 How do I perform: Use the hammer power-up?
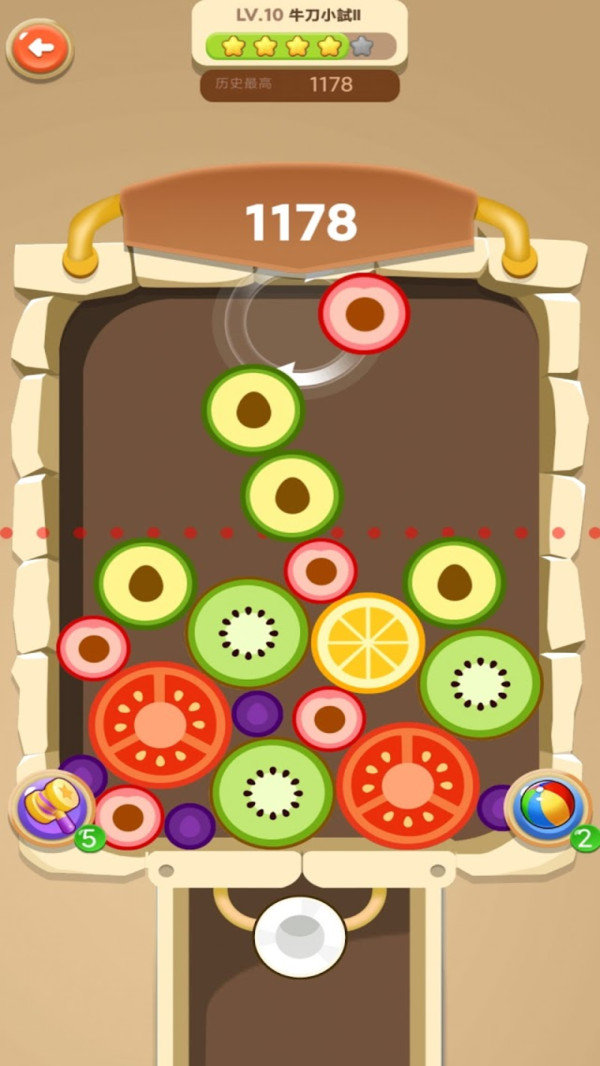click(52, 806)
